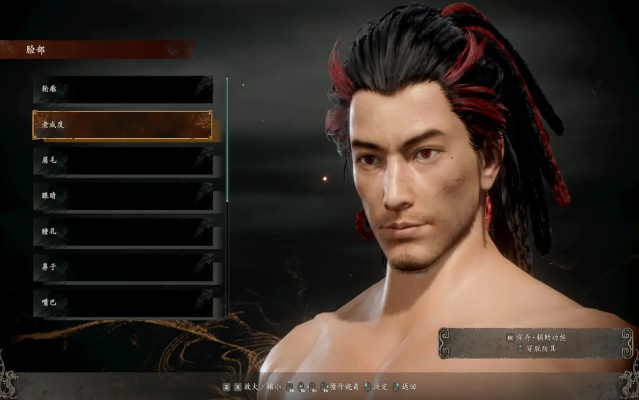
Task: Open the 眼睛 (eyes) settings
Action: pyautogui.click(x=122, y=196)
